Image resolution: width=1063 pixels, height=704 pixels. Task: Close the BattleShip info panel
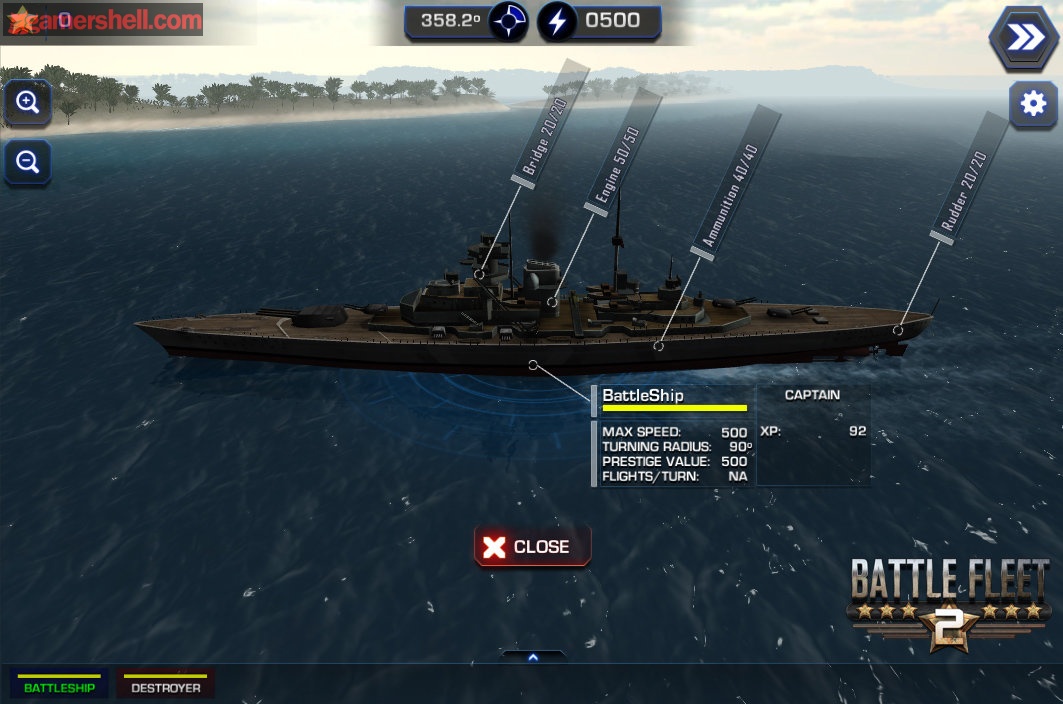pyautogui.click(x=532, y=547)
